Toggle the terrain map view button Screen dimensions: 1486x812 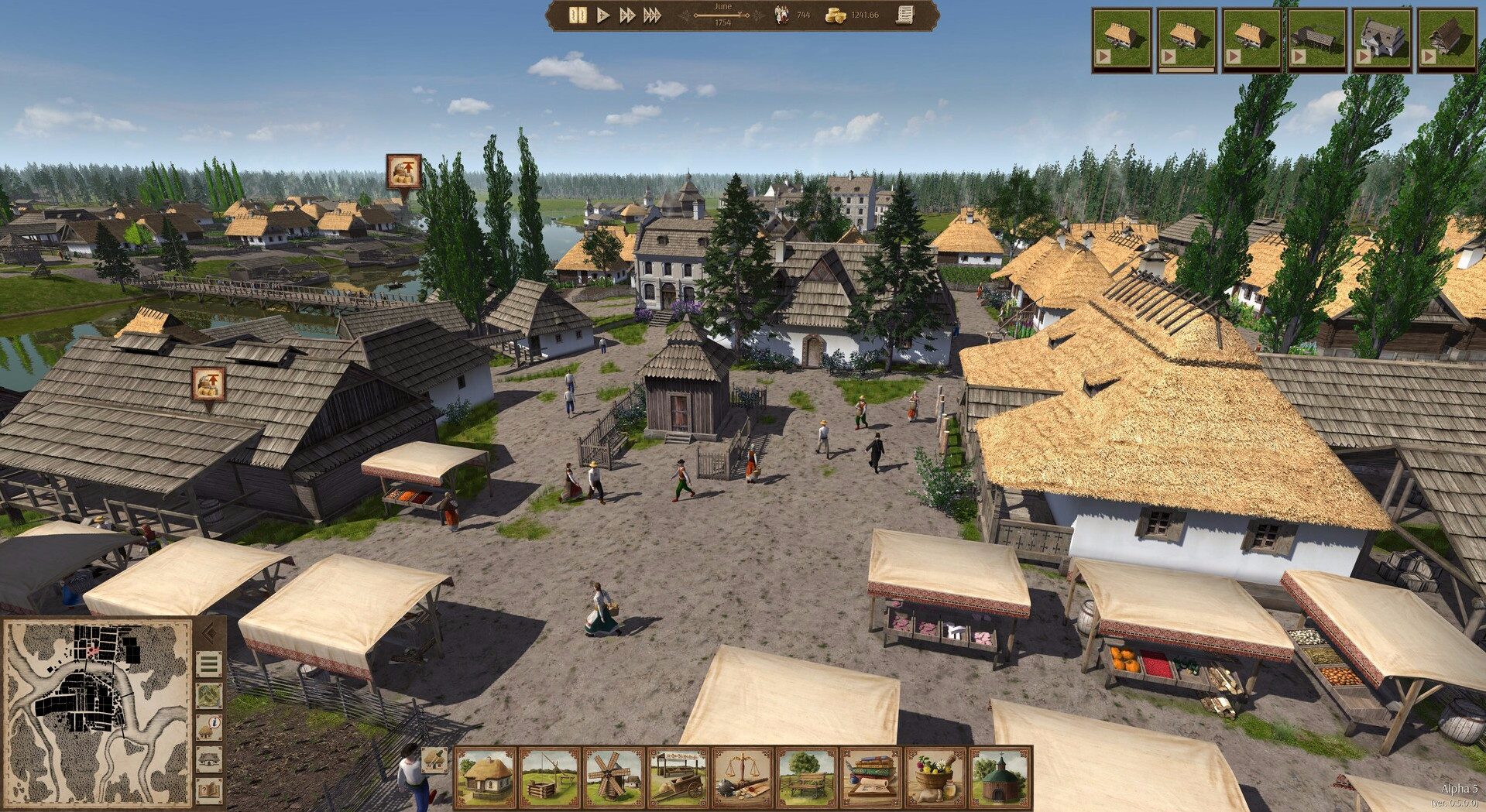click(209, 696)
